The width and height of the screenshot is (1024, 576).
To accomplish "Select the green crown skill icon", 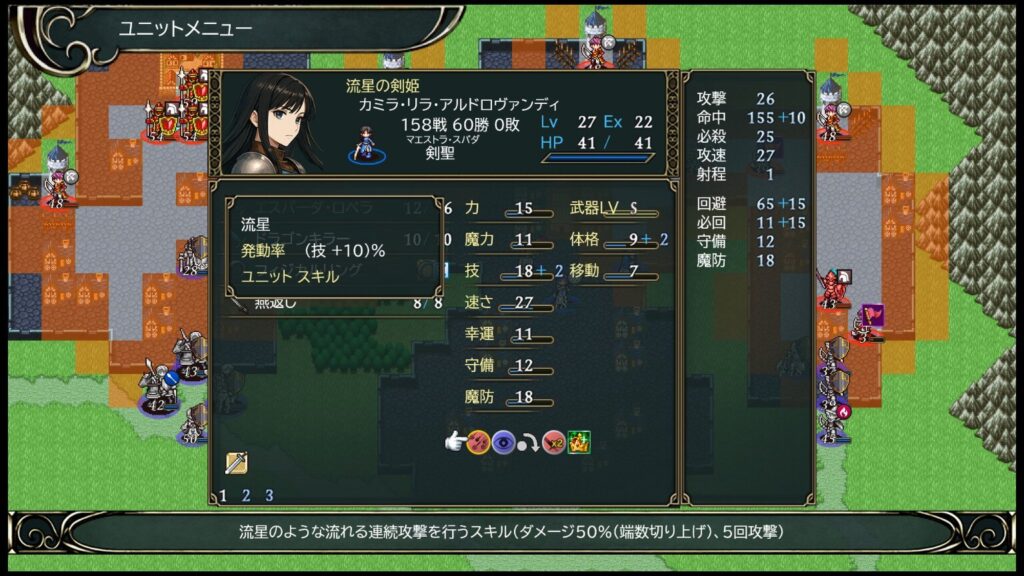I will [580, 441].
